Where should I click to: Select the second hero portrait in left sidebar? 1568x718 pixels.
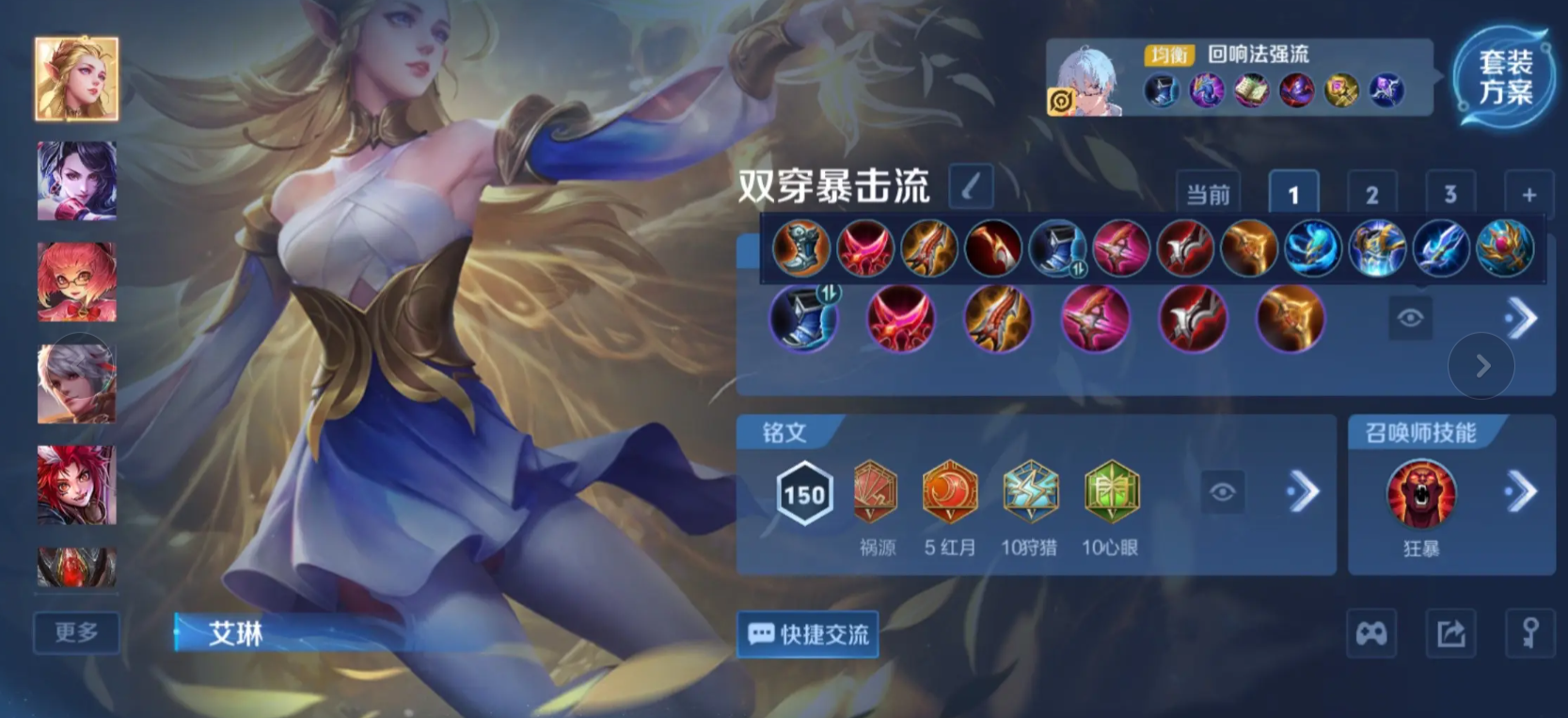click(77, 182)
